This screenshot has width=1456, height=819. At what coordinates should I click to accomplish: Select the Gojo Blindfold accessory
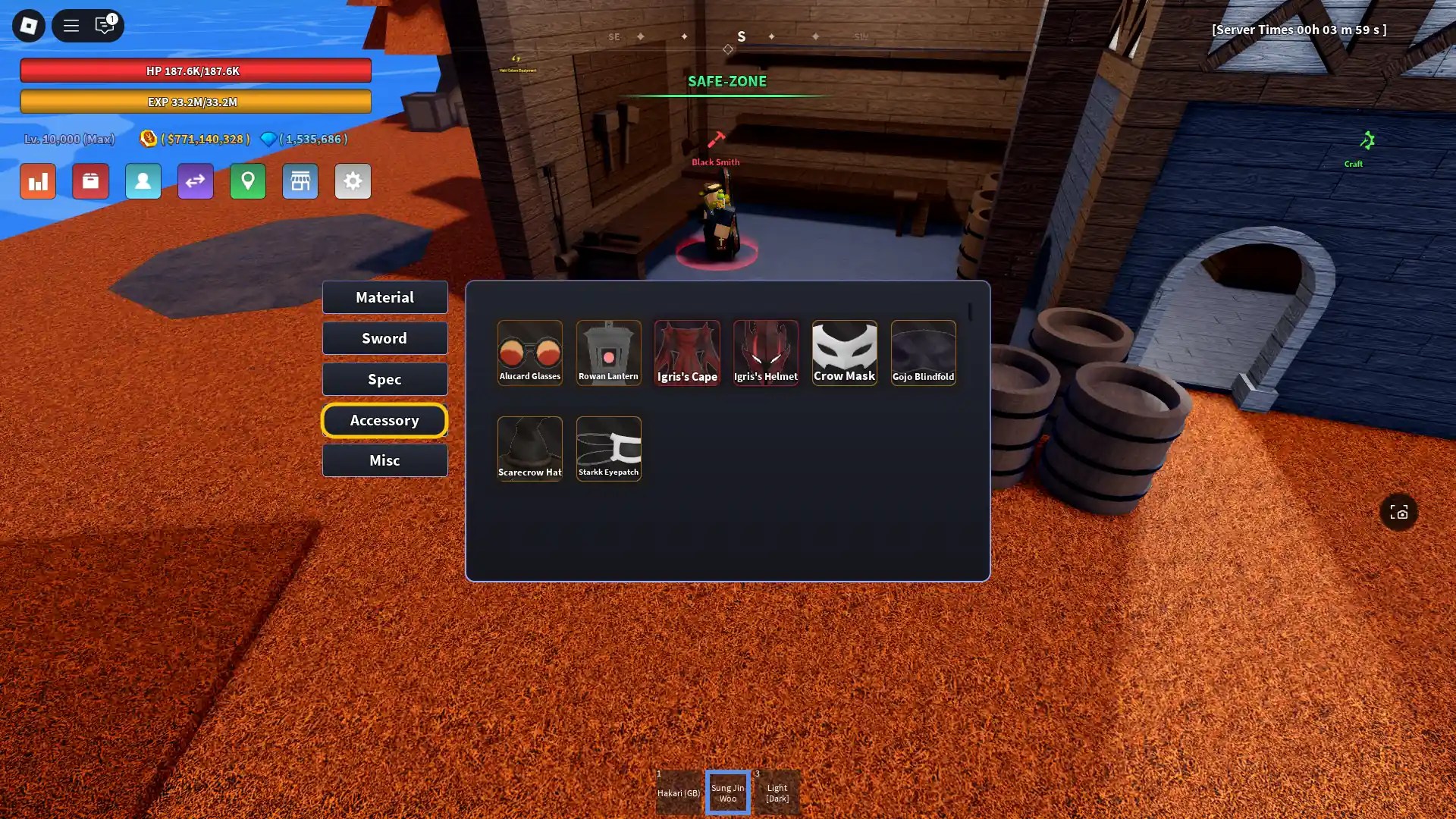[x=923, y=353]
